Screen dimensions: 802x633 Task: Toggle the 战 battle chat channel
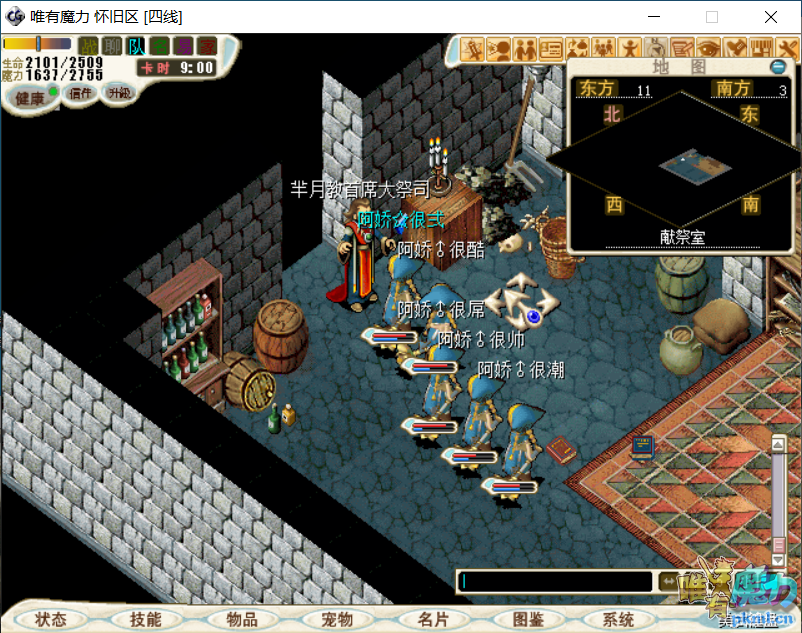(x=89, y=46)
